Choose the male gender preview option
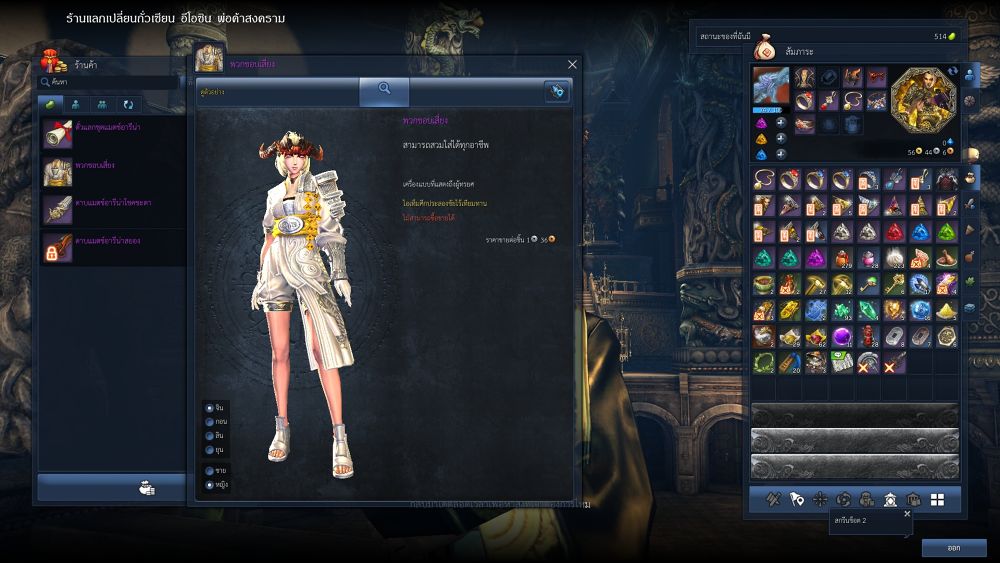 [209, 470]
